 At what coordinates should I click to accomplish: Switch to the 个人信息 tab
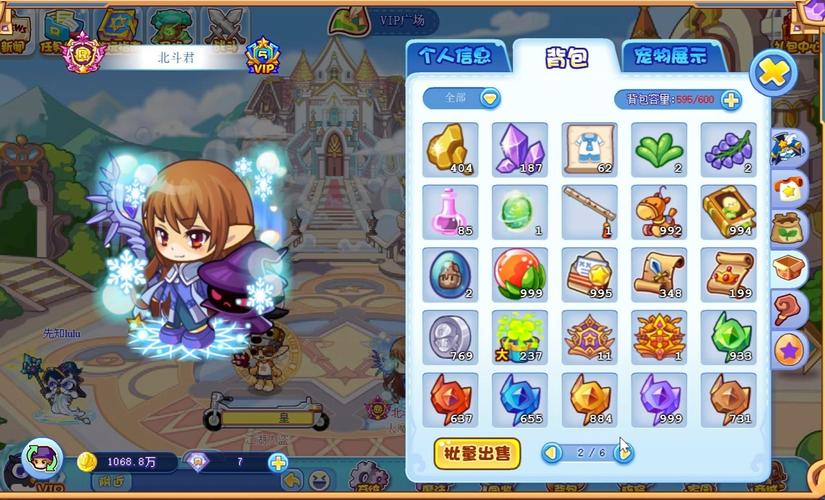[x=456, y=55]
